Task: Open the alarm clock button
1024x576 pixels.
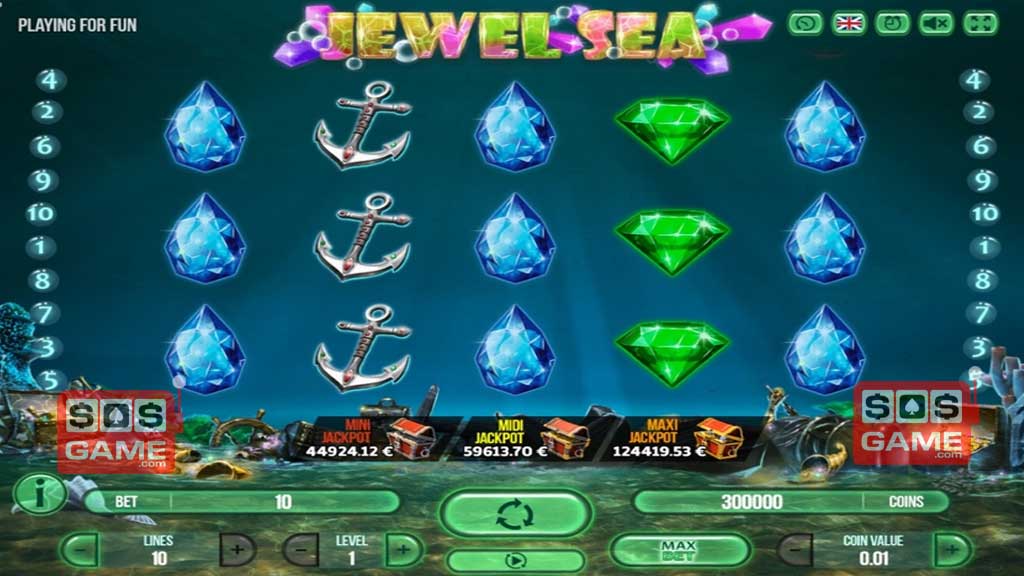Action: [893, 23]
